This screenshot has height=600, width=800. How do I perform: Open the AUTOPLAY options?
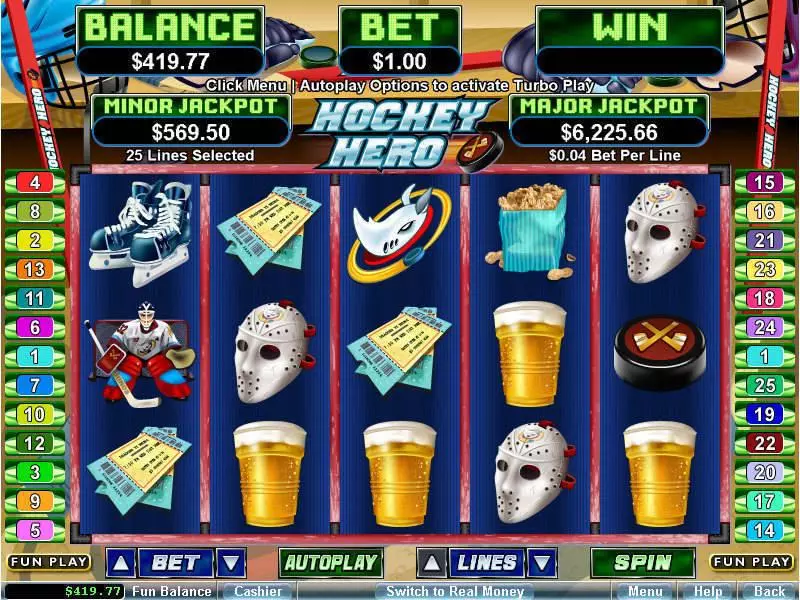click(331, 563)
